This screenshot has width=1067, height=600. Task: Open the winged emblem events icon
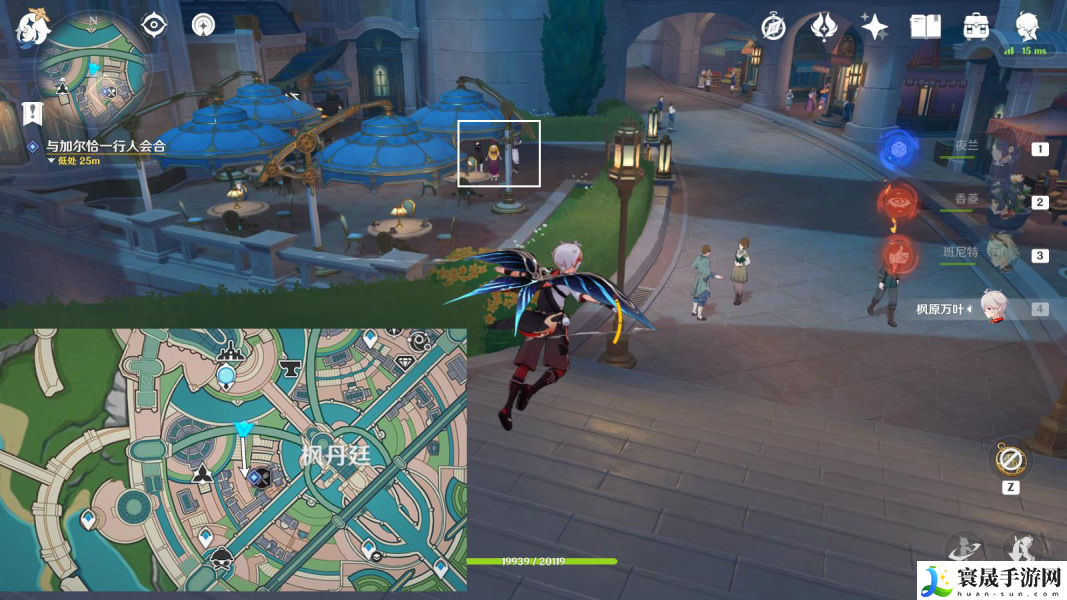click(x=824, y=27)
